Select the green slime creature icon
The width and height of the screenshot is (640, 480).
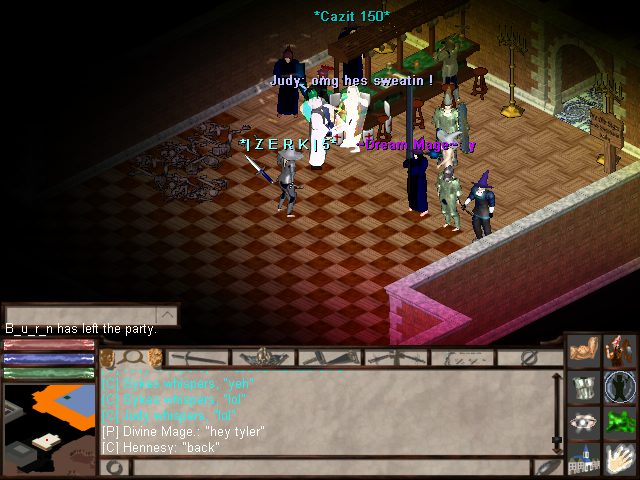point(620,422)
